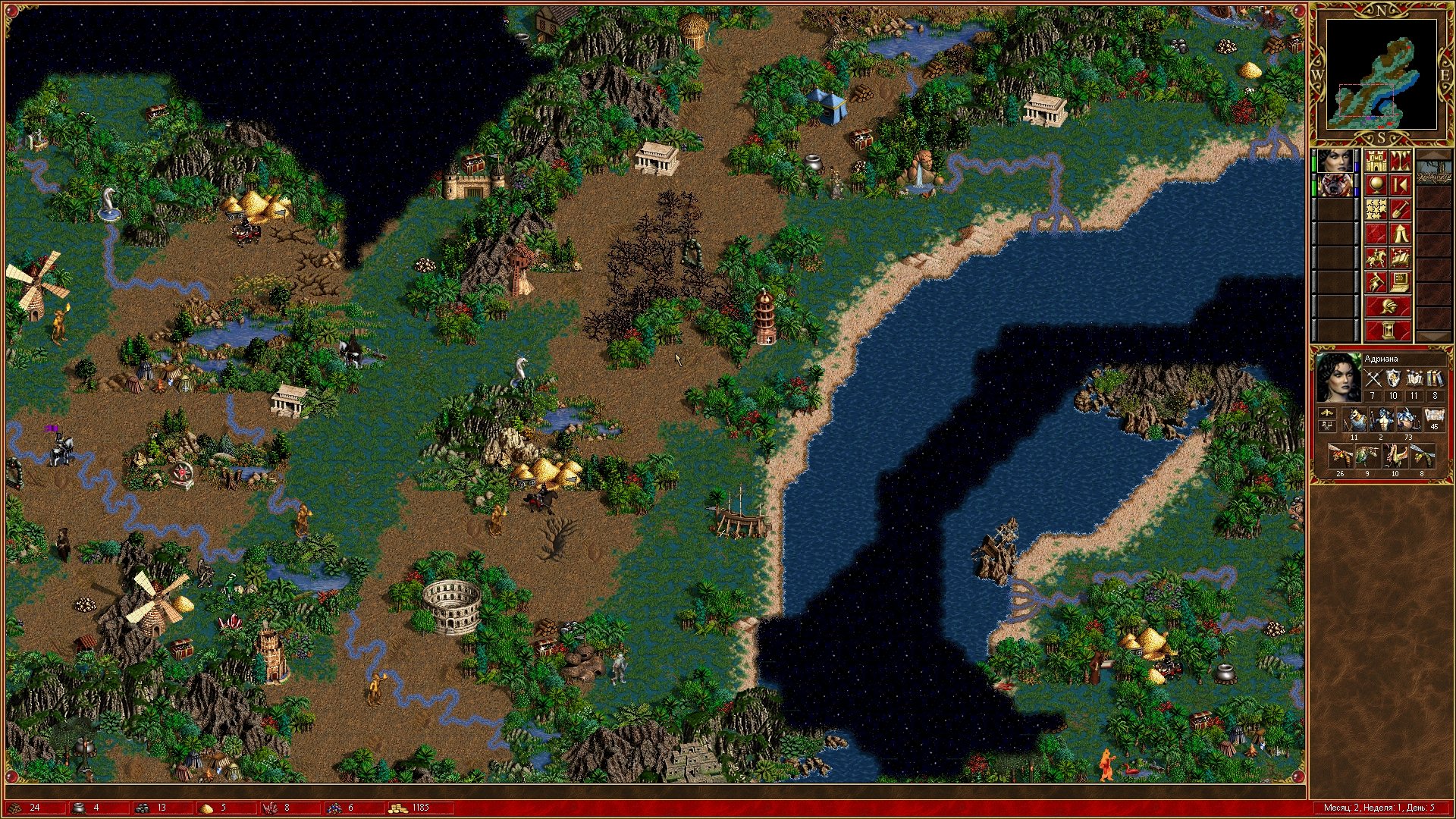Open the world globe scenario info button
This screenshot has height=819, width=1456.
pyautogui.click(x=1376, y=185)
